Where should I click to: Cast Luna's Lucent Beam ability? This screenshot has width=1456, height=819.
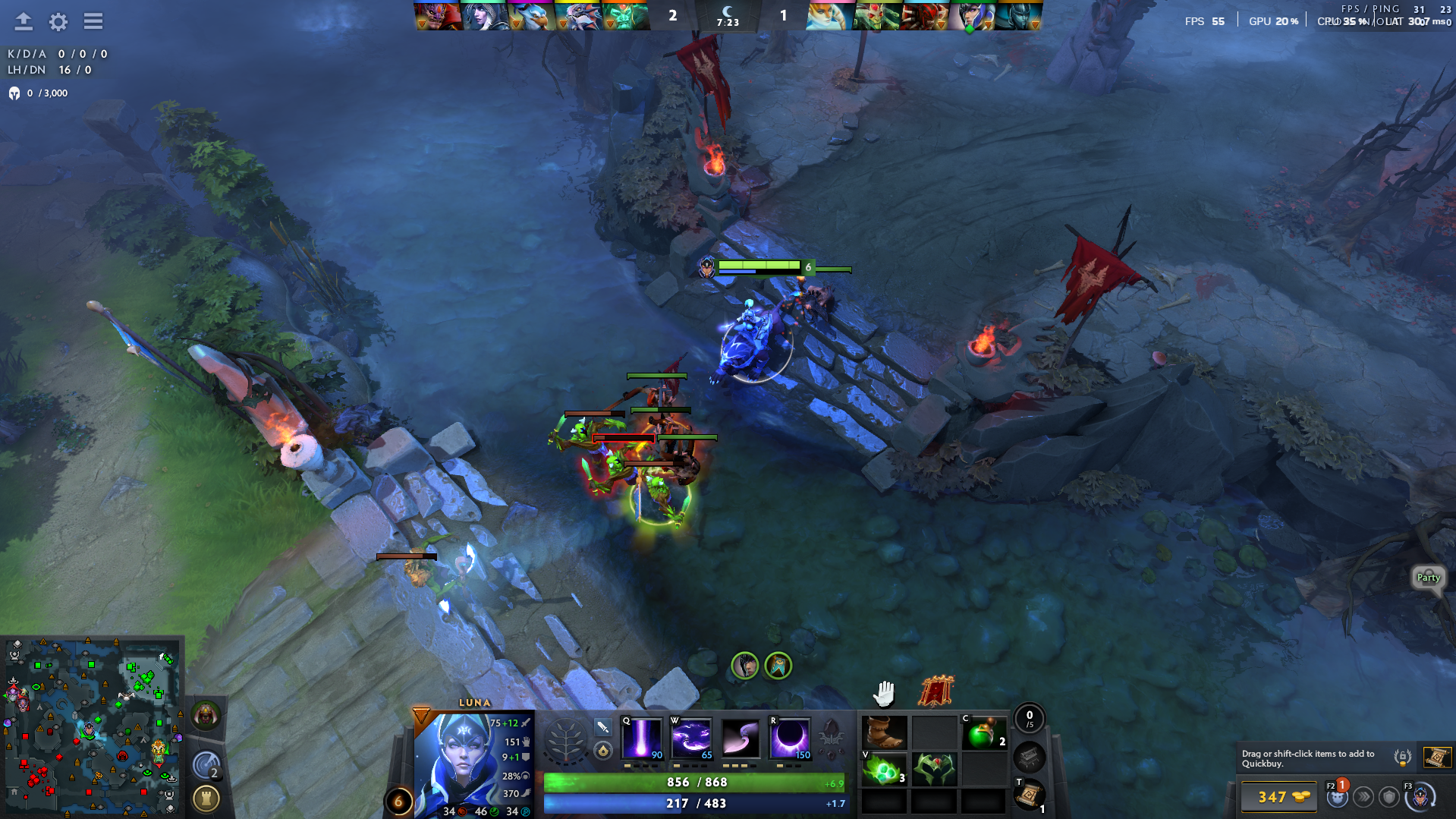coord(642,738)
